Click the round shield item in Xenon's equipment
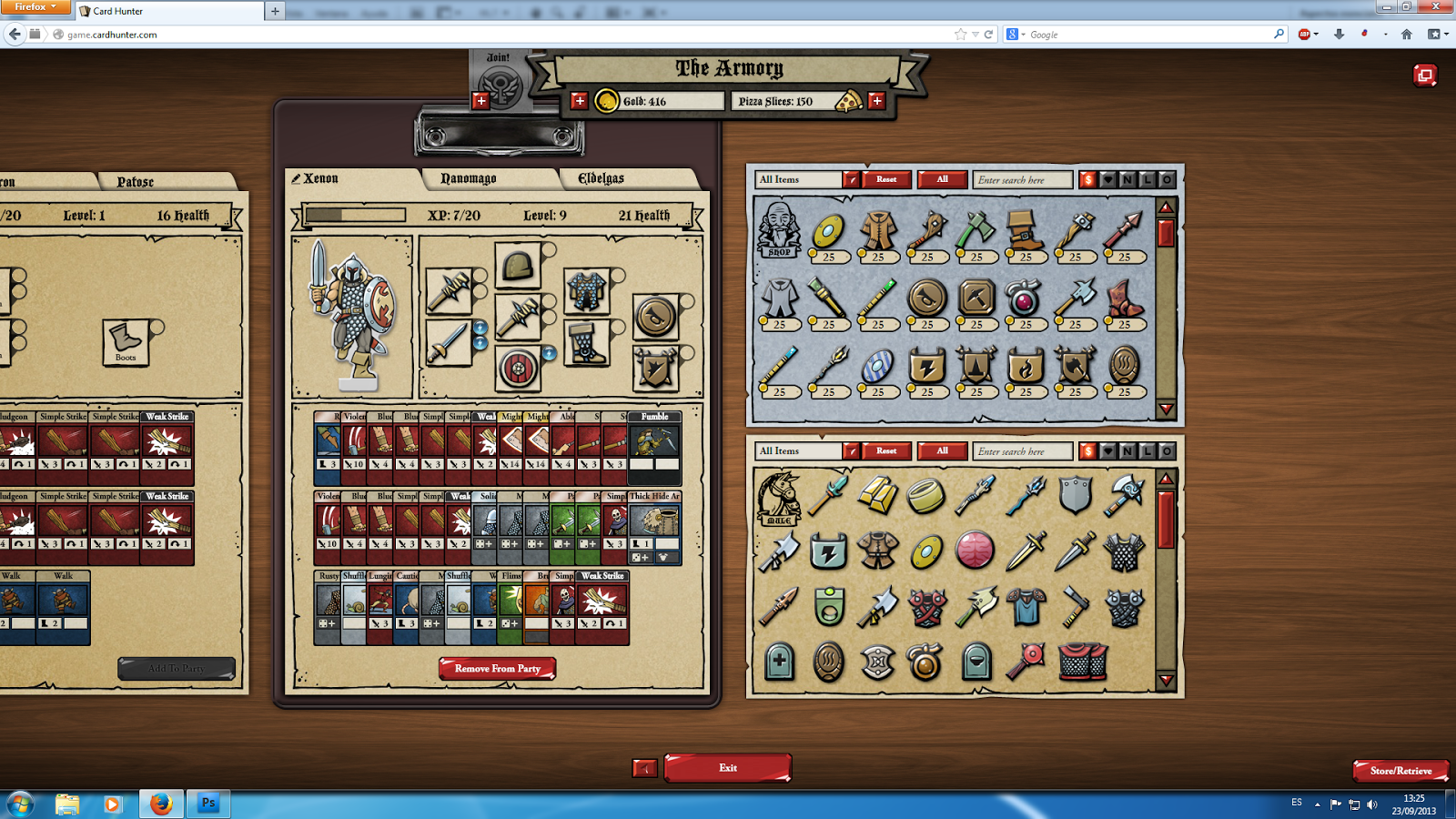The image size is (1456, 819). point(519,366)
